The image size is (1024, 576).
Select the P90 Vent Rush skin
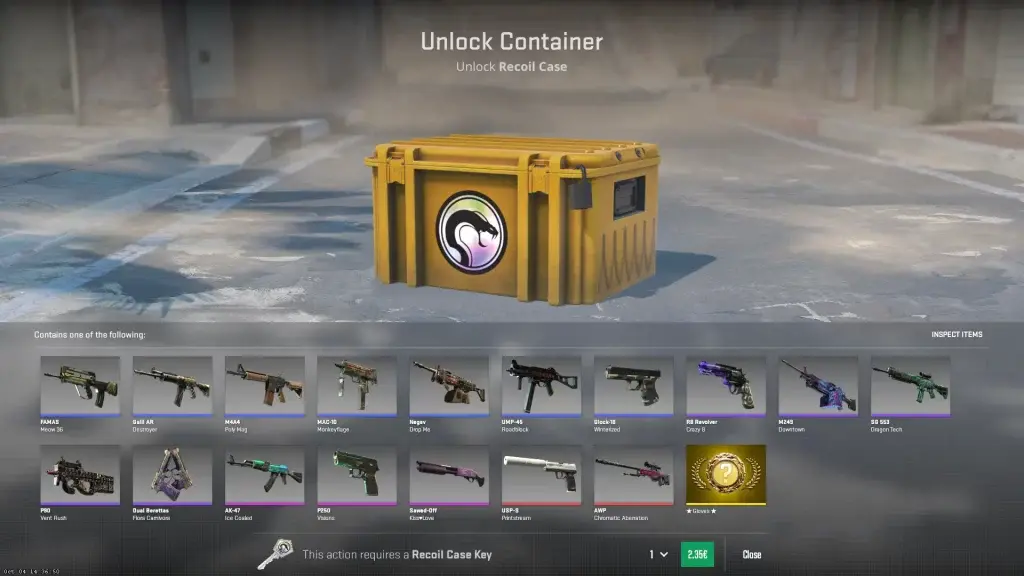[x=80, y=474]
